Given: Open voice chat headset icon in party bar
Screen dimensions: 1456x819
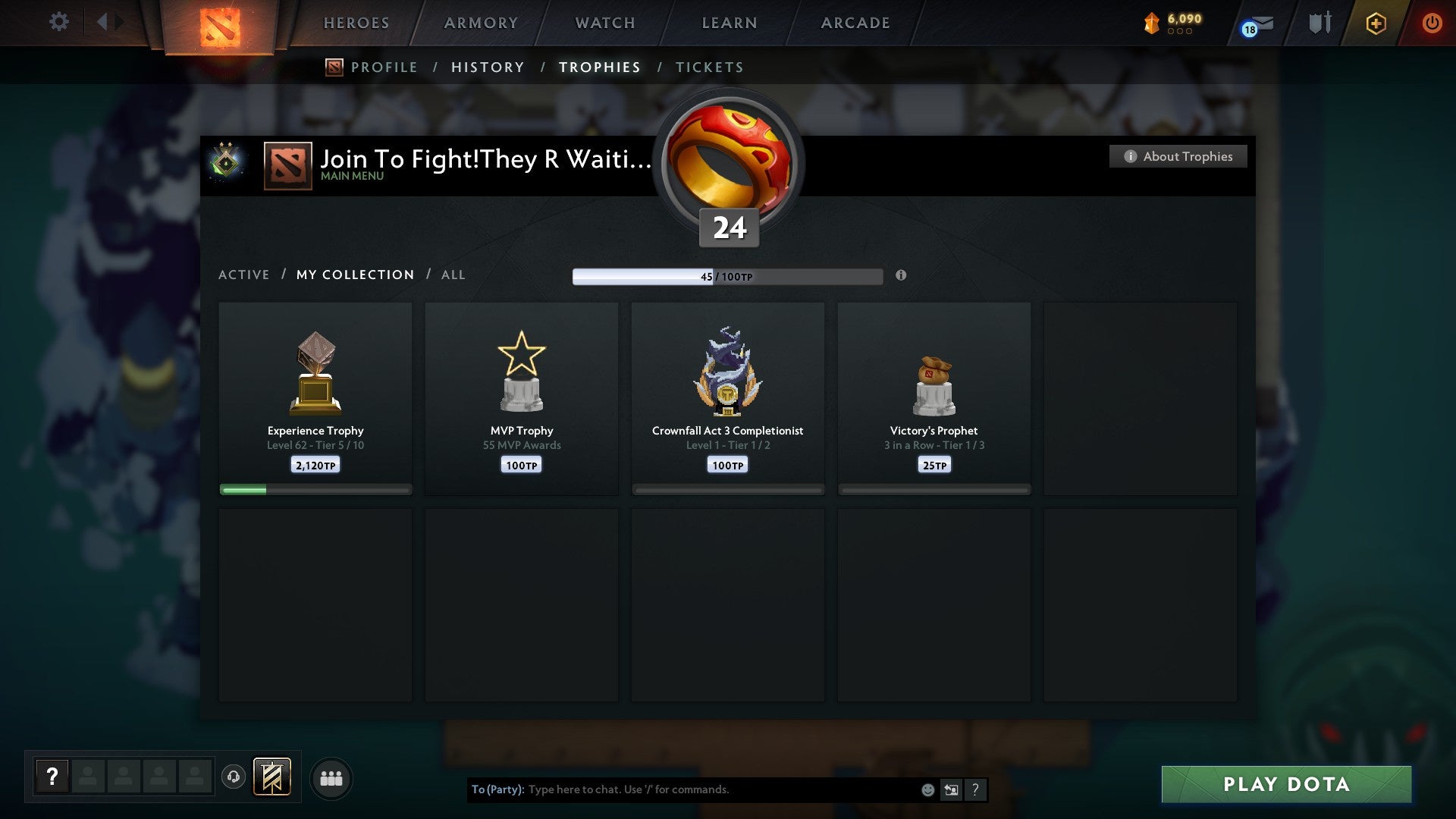Looking at the screenshot, I should [234, 778].
